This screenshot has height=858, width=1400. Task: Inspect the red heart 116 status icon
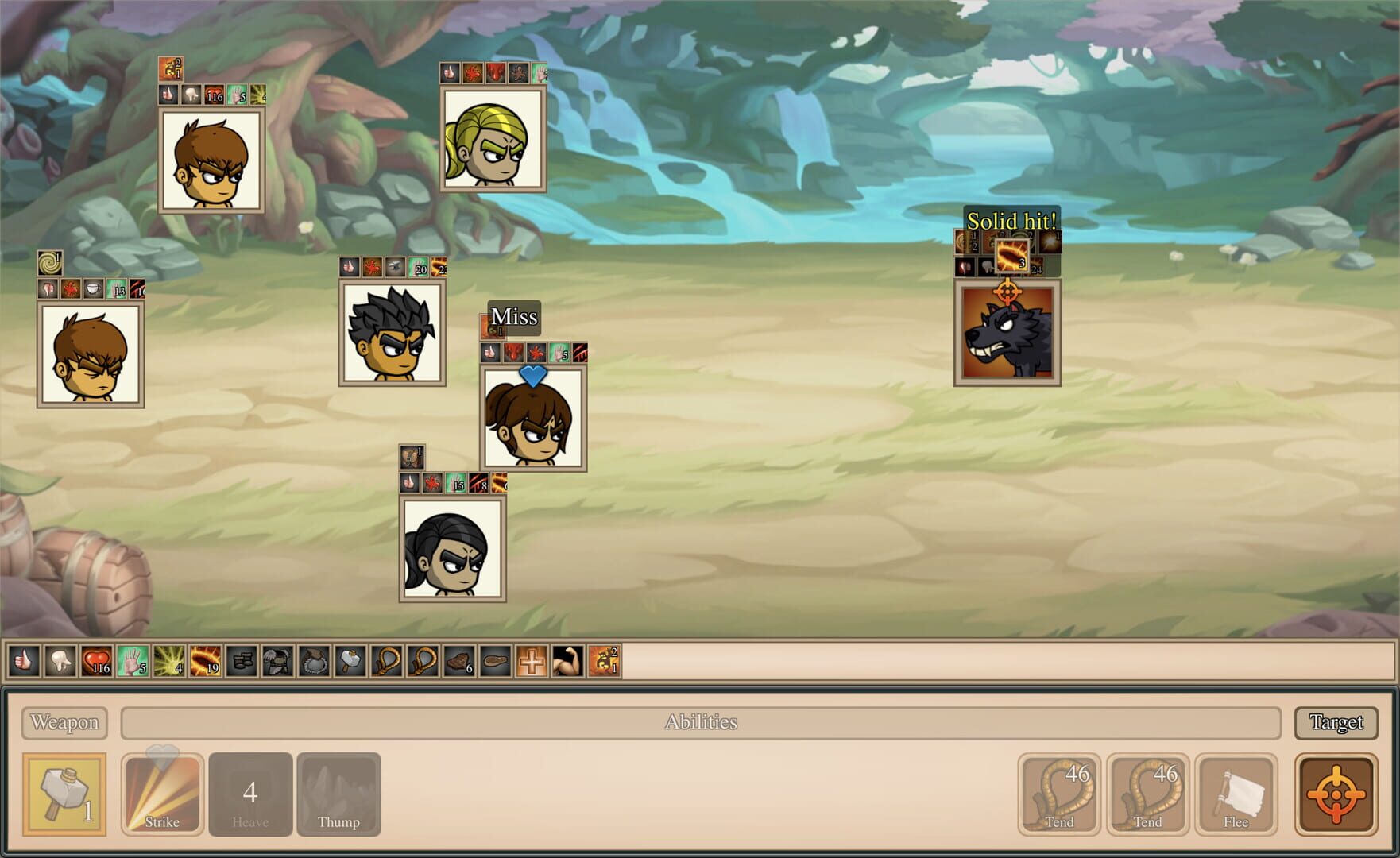click(96, 661)
